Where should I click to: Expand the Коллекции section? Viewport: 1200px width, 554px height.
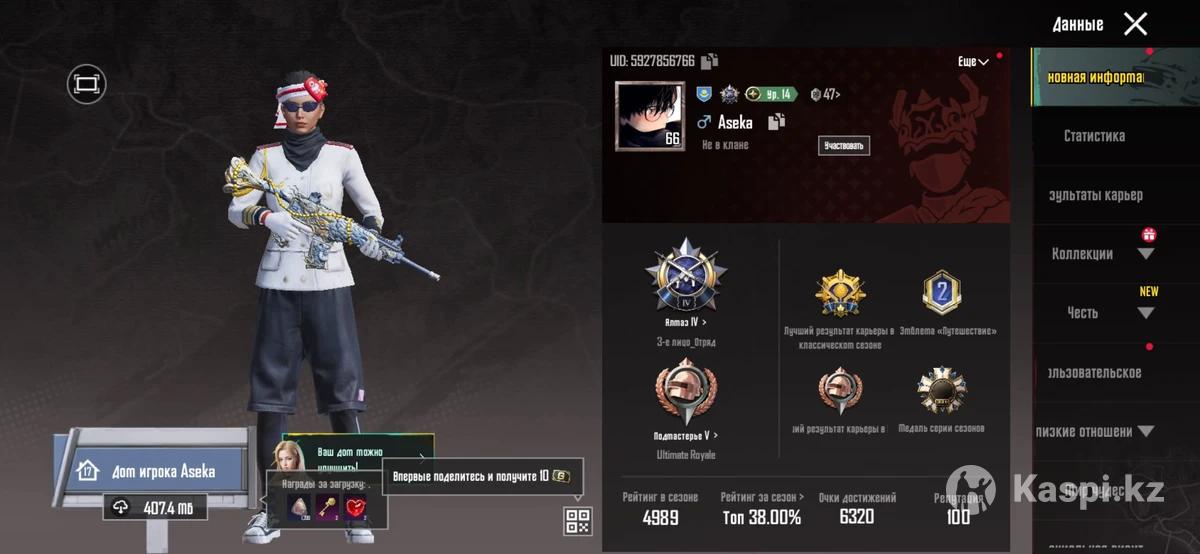[x=1146, y=254]
